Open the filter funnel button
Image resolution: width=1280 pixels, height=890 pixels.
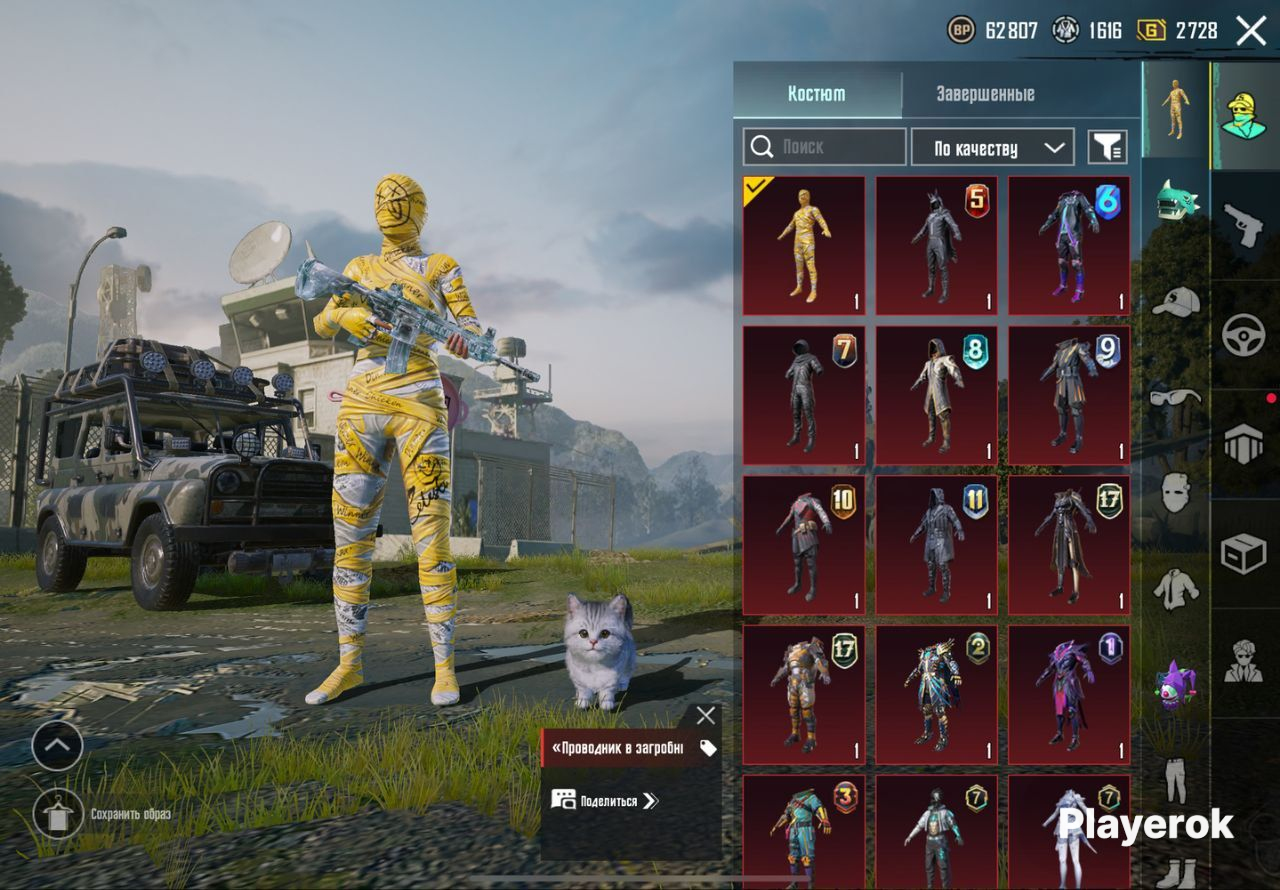(1107, 148)
